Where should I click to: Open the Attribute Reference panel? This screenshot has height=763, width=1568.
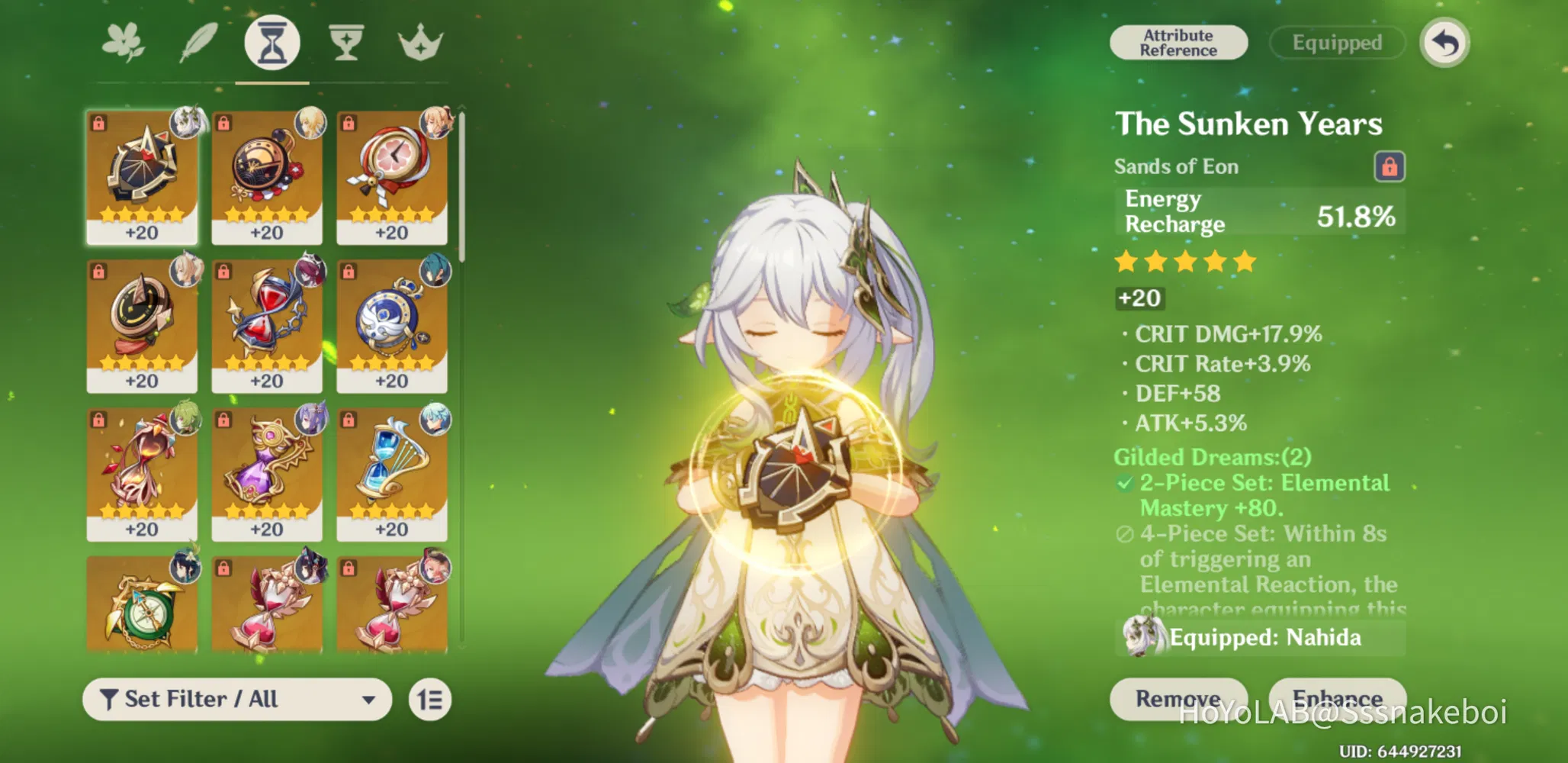click(x=1177, y=42)
